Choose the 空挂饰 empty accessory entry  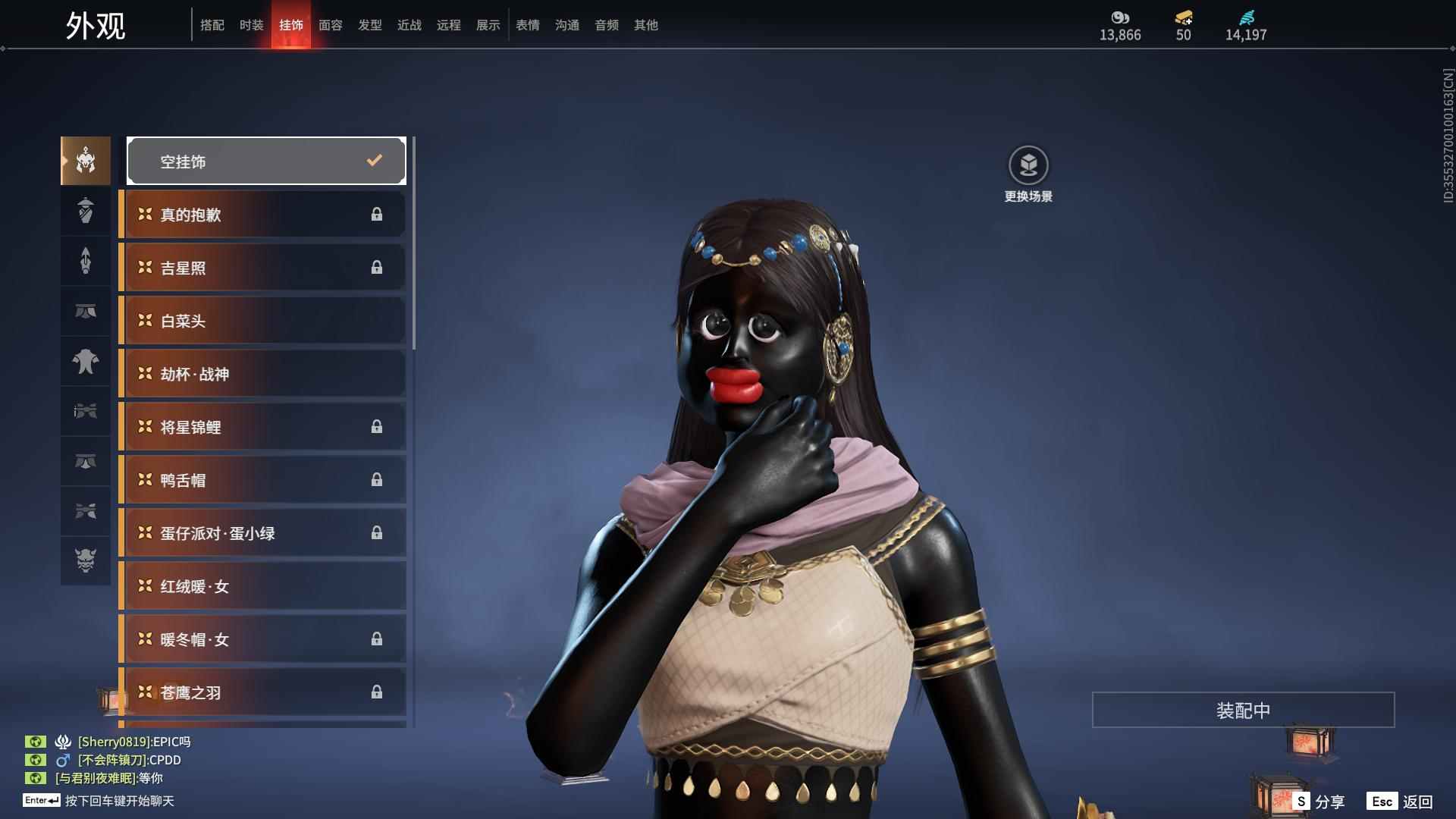[x=266, y=161]
